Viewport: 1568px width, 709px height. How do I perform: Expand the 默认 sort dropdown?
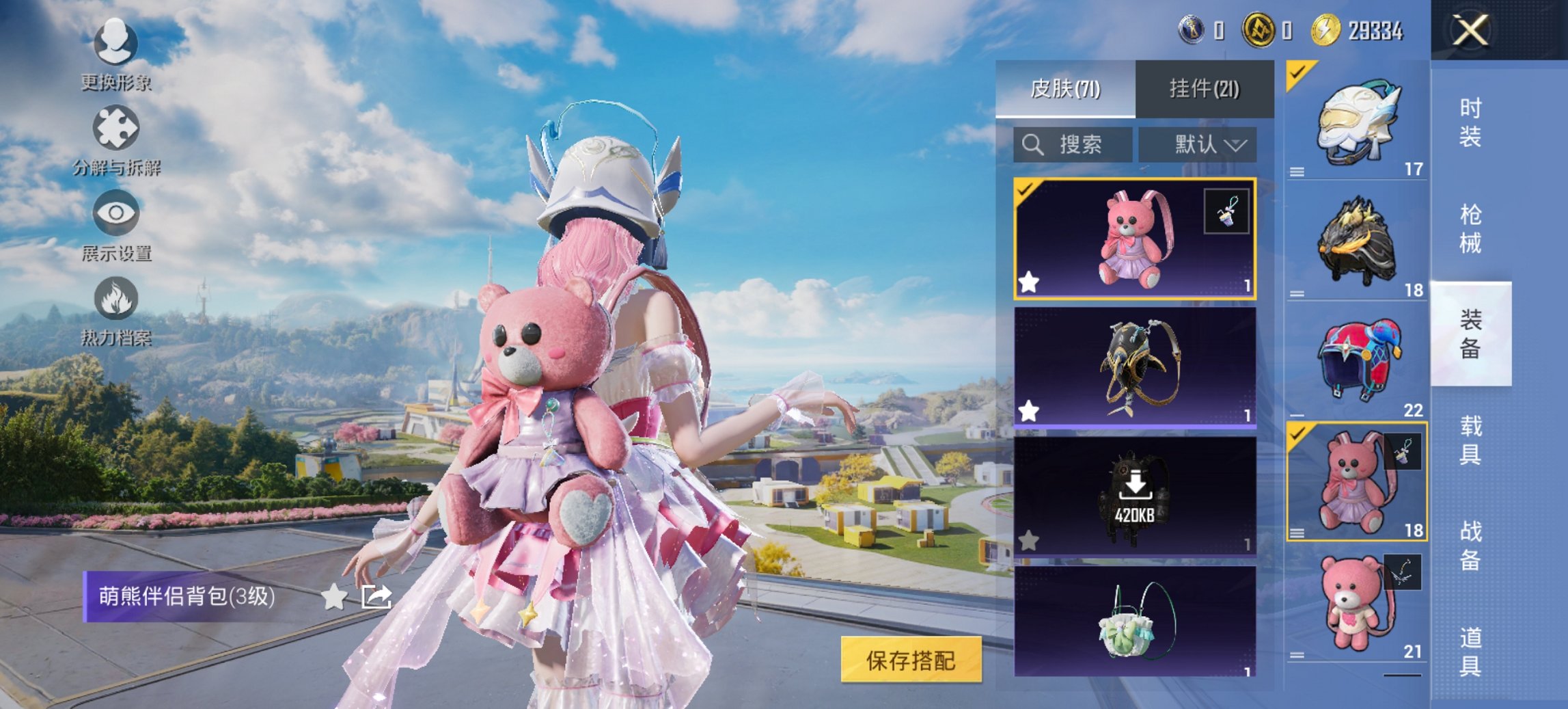pos(1209,144)
